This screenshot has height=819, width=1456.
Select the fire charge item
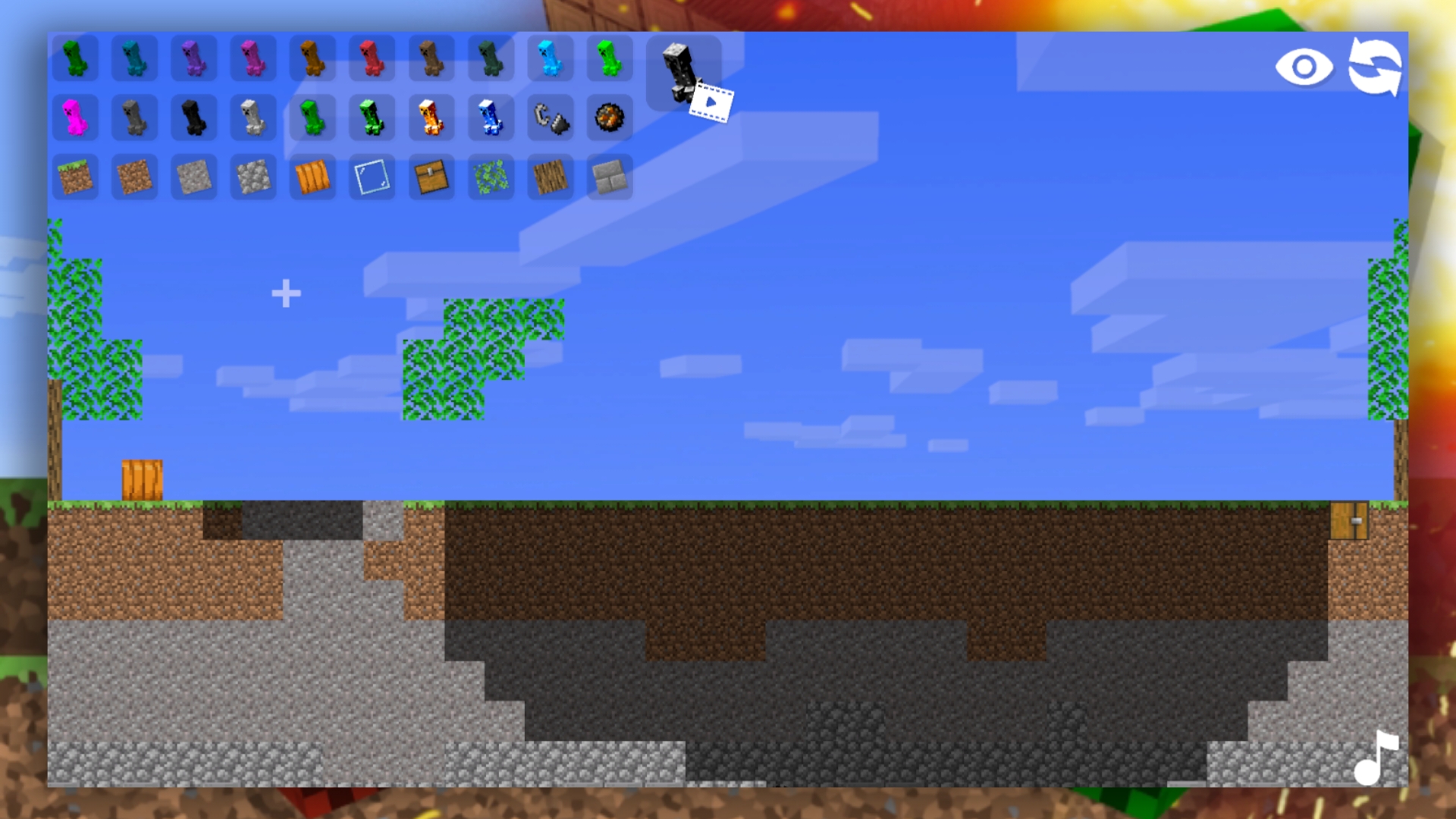pos(609,118)
